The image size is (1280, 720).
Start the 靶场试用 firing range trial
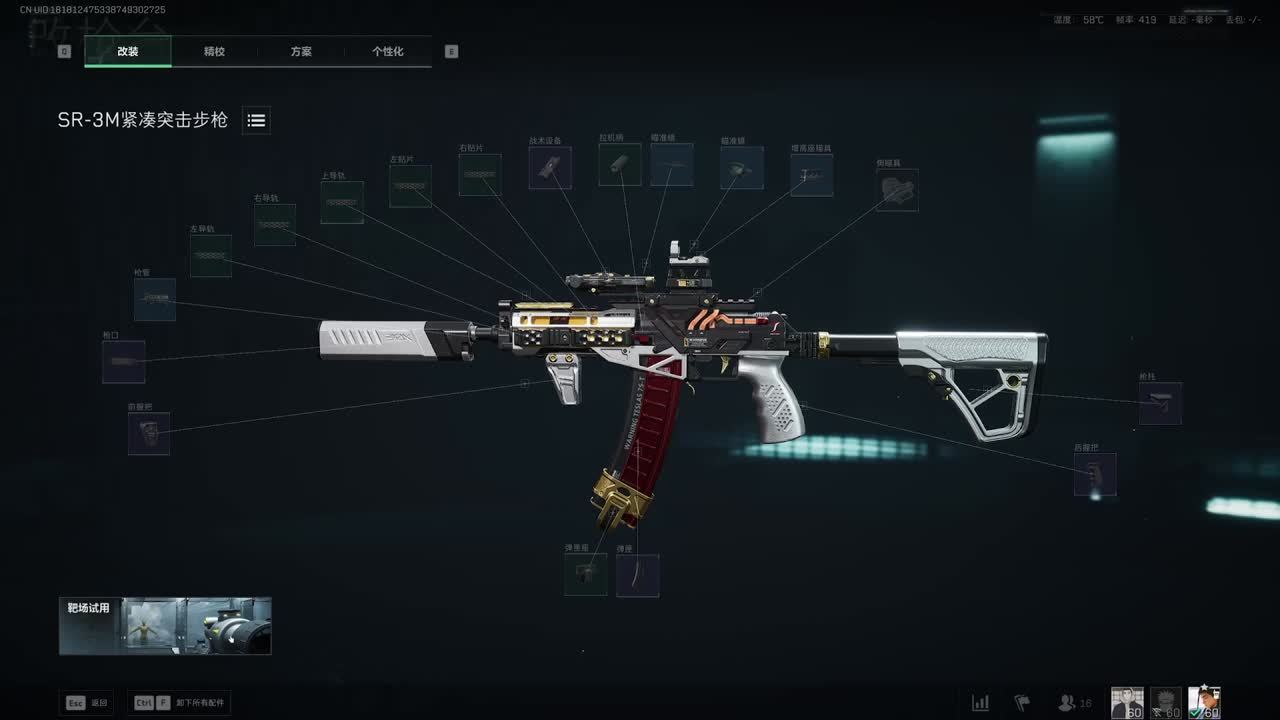click(165, 626)
